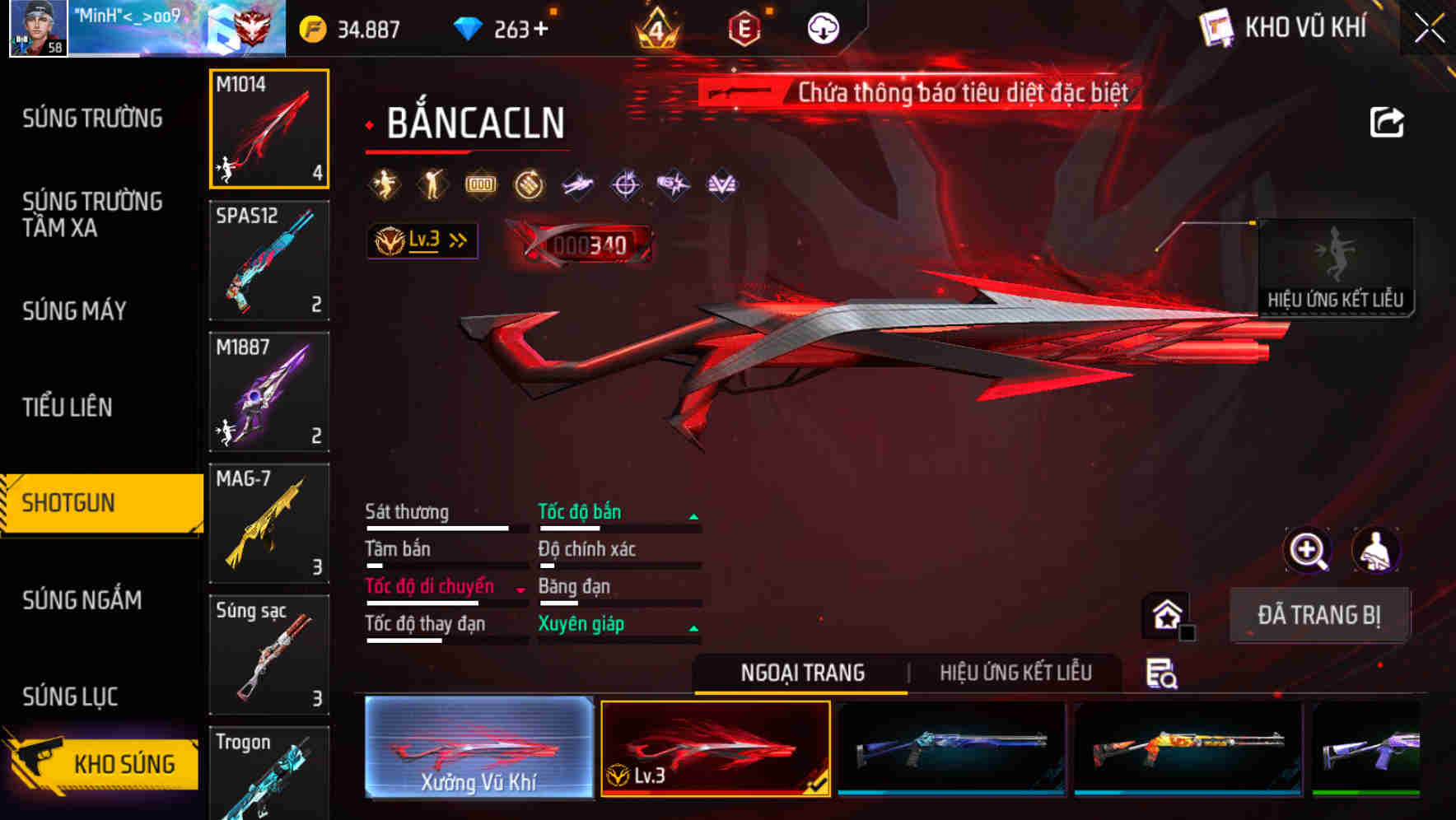Switch to the NGOẠI TRANG tab
1456x820 pixels.
800,673
